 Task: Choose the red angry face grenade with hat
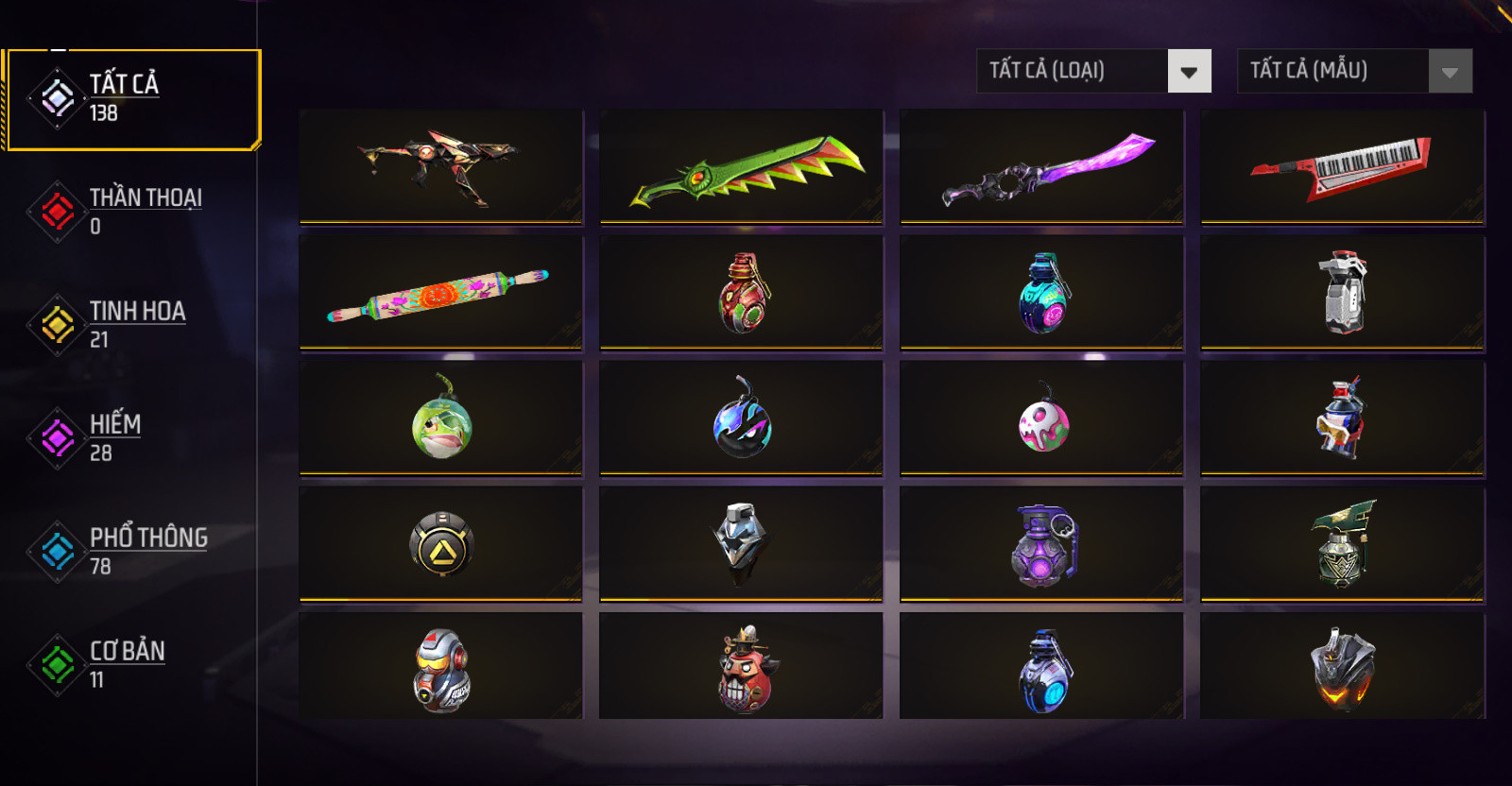742,668
